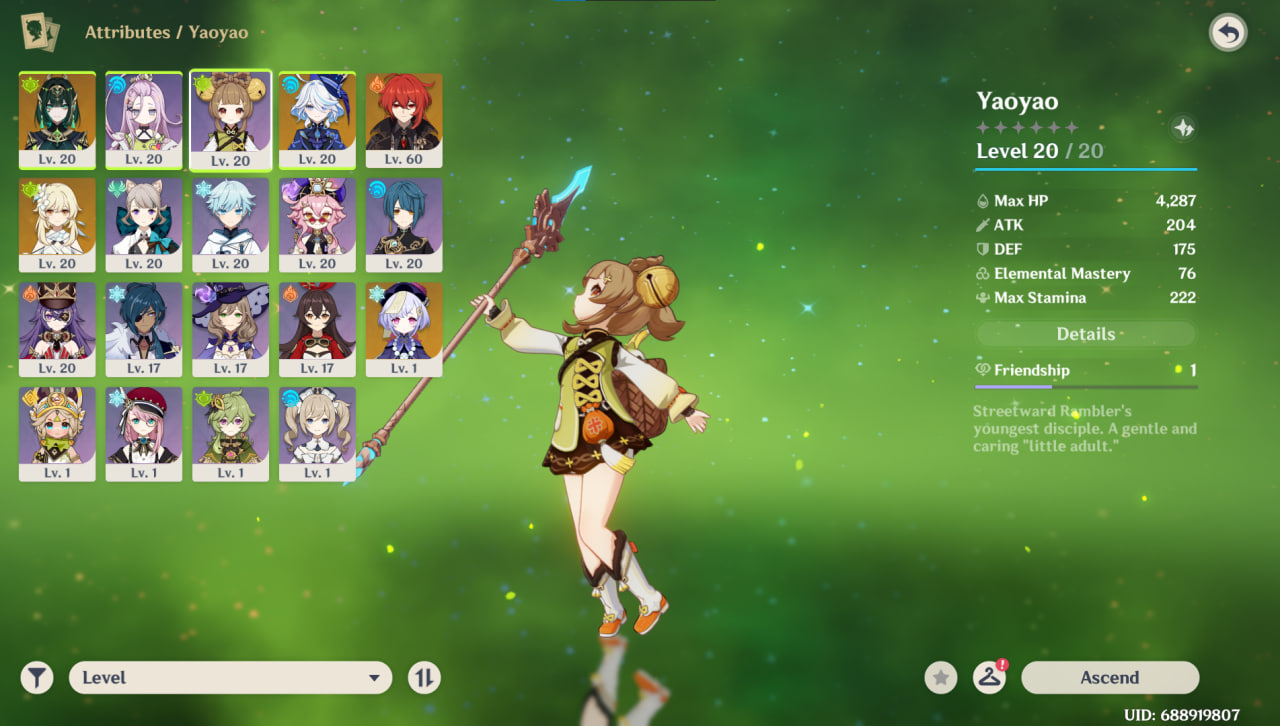Pick Qiqi from the character list
Viewport: 1280px width, 726px height.
point(404,329)
